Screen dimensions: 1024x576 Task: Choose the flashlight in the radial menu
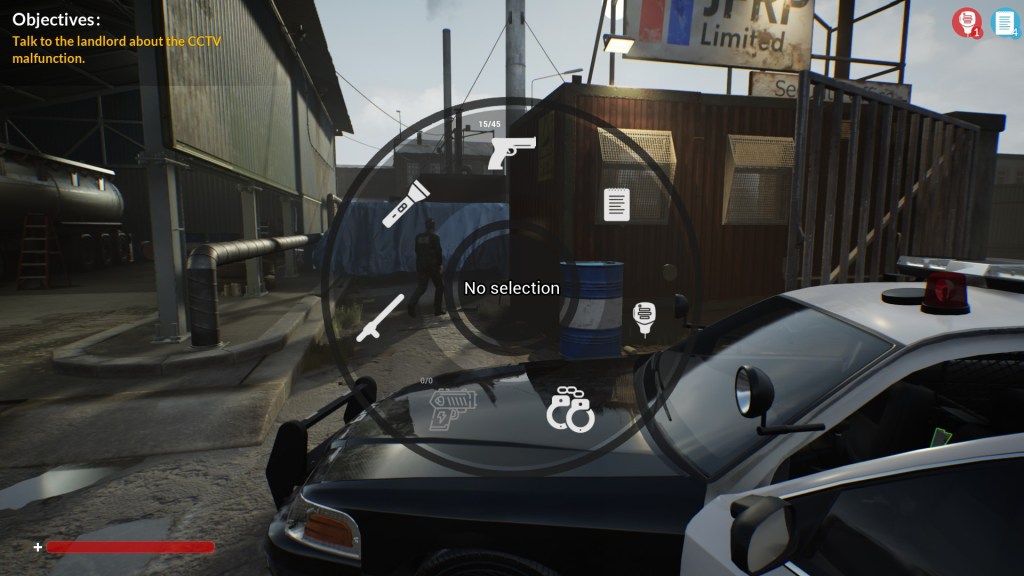click(406, 203)
